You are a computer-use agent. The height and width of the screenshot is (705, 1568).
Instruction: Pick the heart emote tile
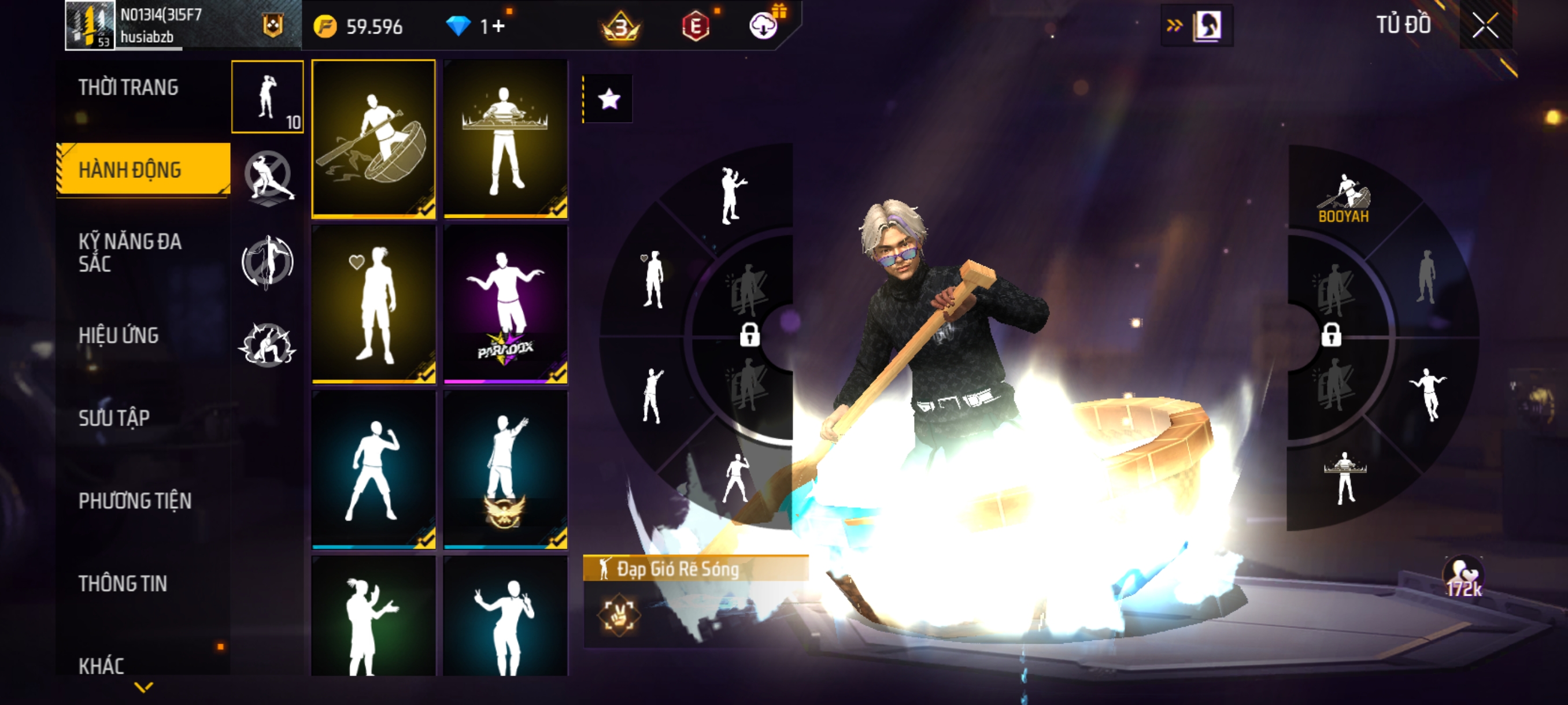point(373,304)
